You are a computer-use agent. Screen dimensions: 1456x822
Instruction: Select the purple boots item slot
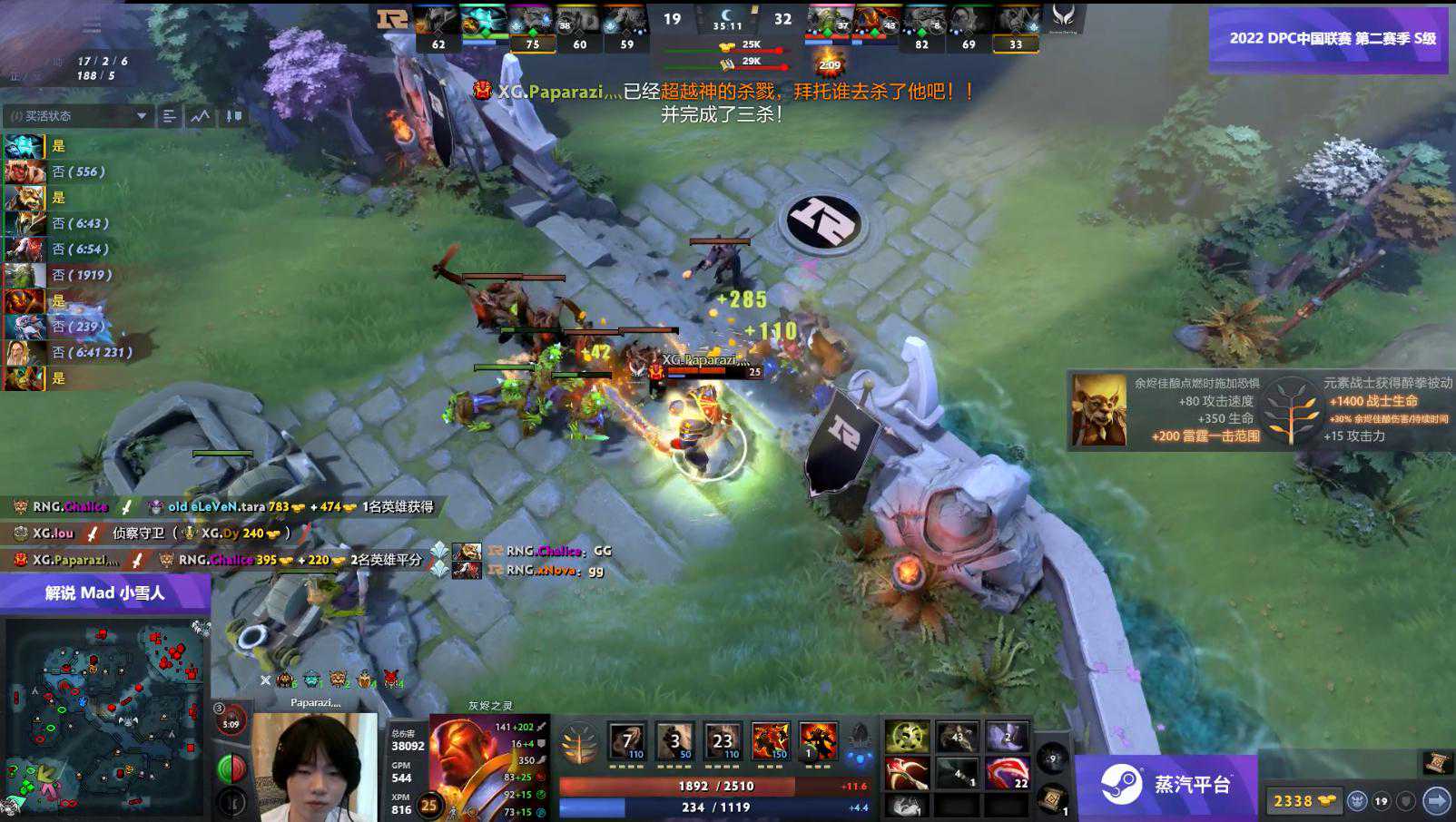1006,737
